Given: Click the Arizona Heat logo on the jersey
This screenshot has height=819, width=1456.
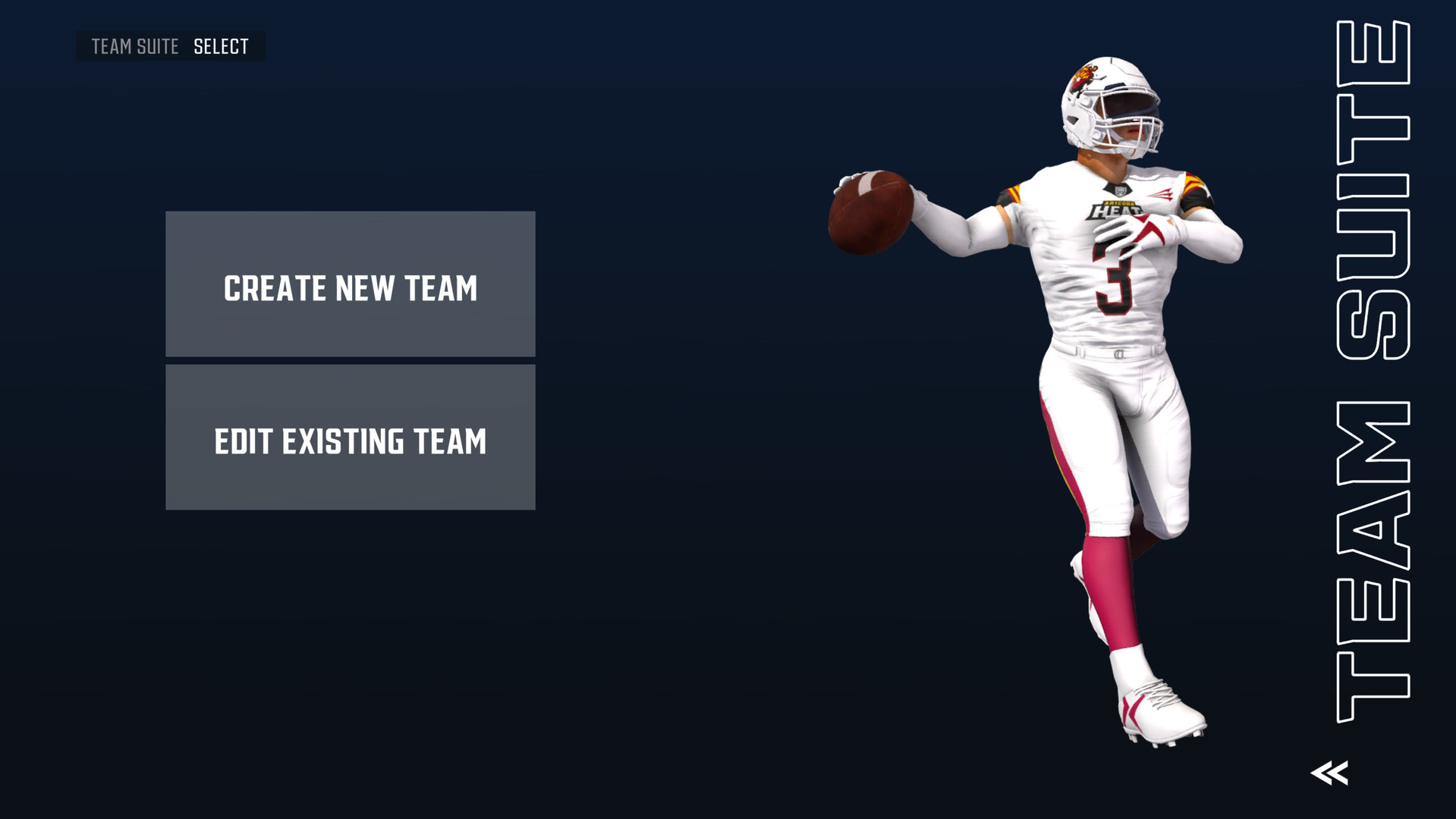Looking at the screenshot, I should (1117, 209).
